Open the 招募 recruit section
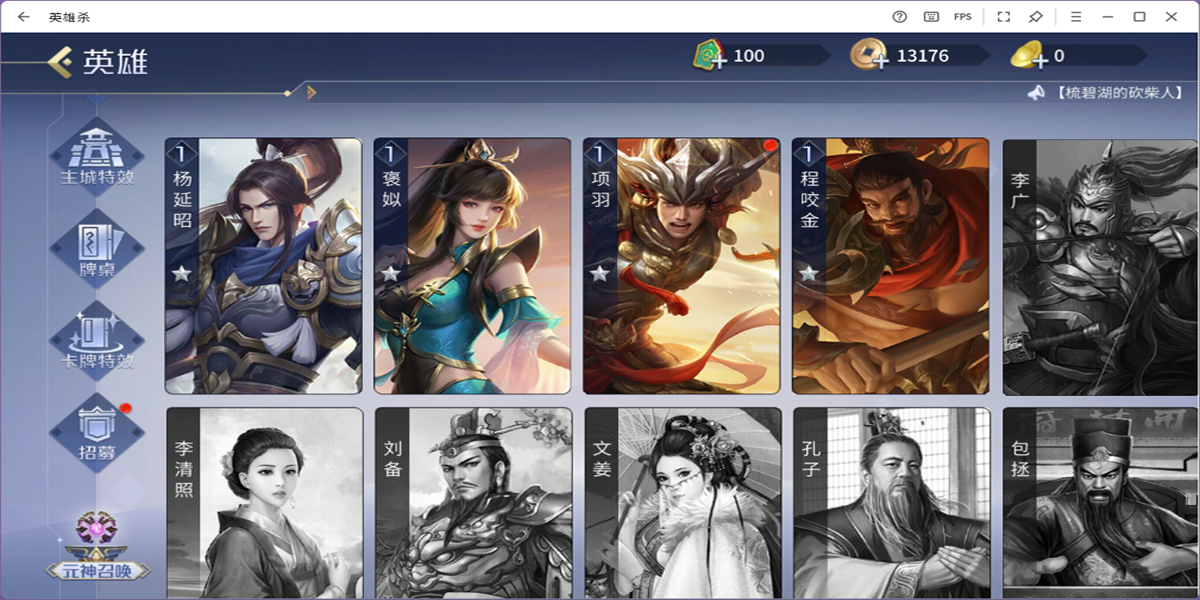1200x600 pixels. tap(97, 432)
